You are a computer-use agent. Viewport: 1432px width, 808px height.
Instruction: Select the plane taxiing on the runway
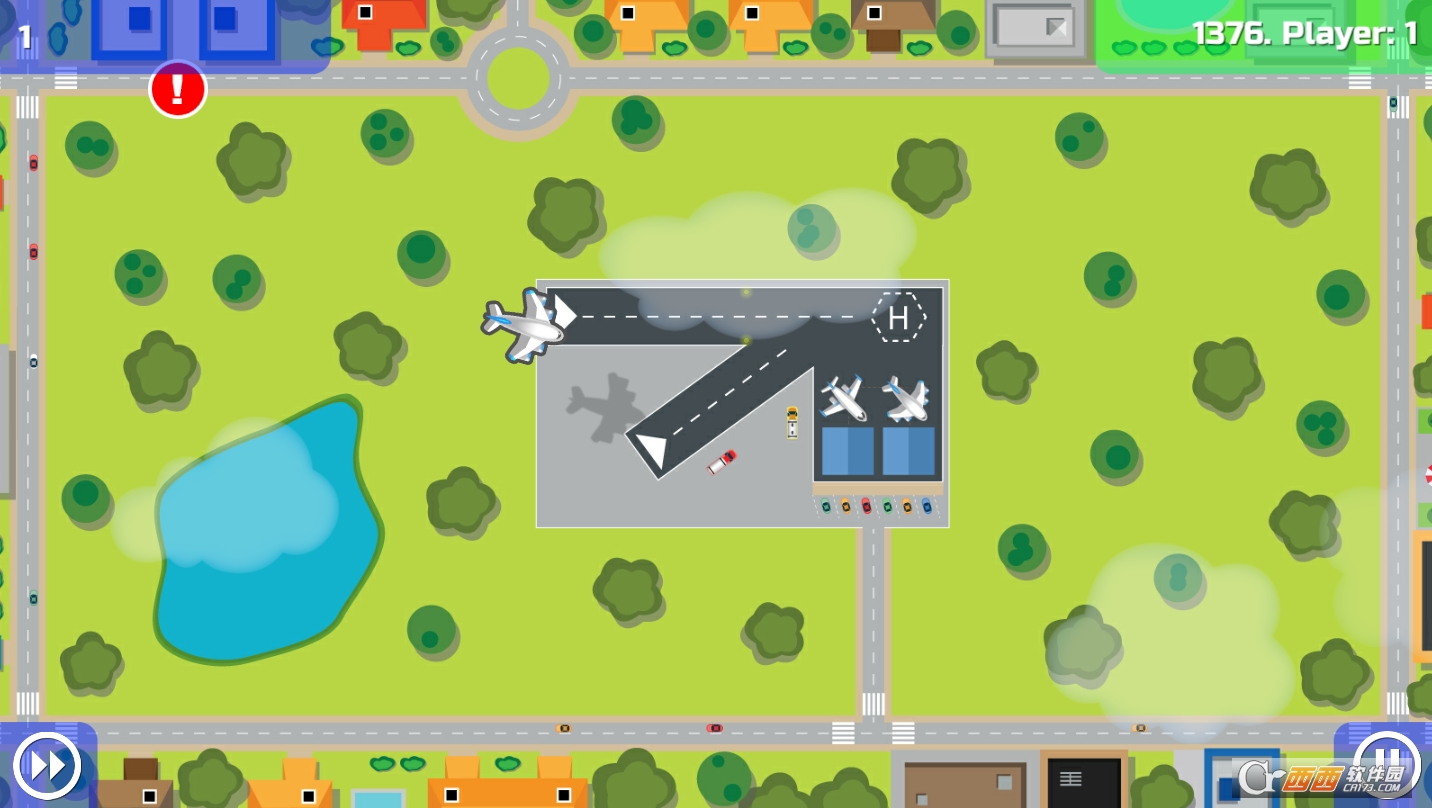(524, 325)
